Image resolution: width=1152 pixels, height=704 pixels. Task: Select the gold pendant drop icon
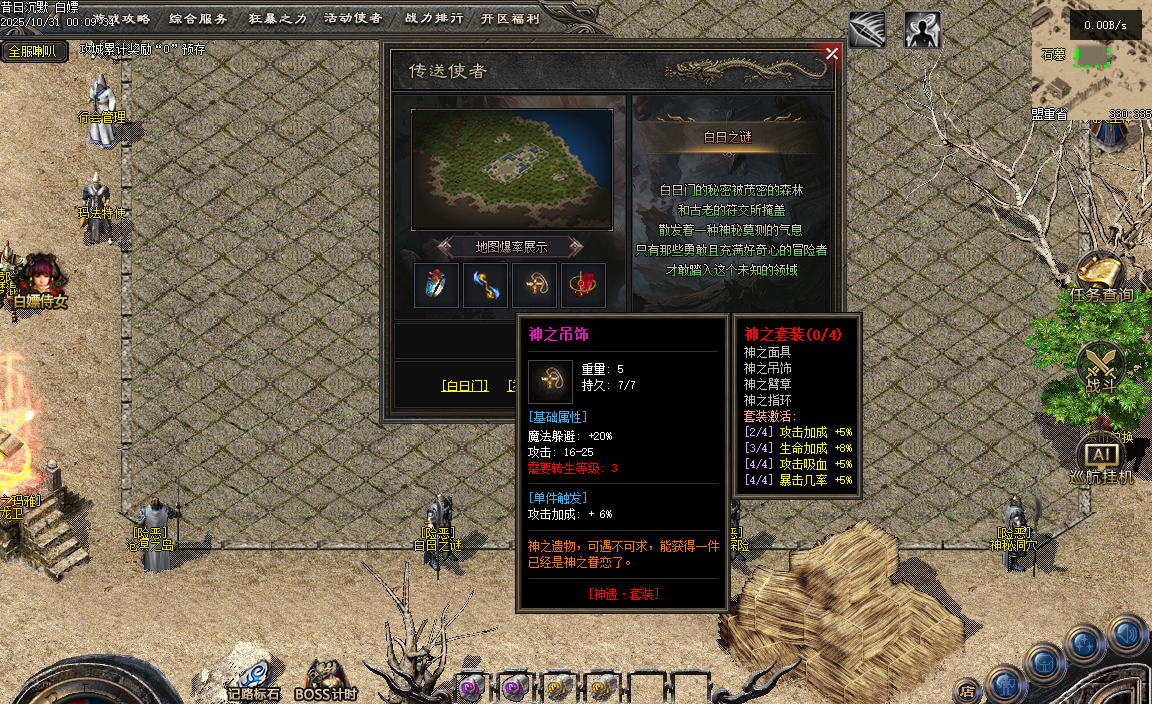[x=535, y=286]
